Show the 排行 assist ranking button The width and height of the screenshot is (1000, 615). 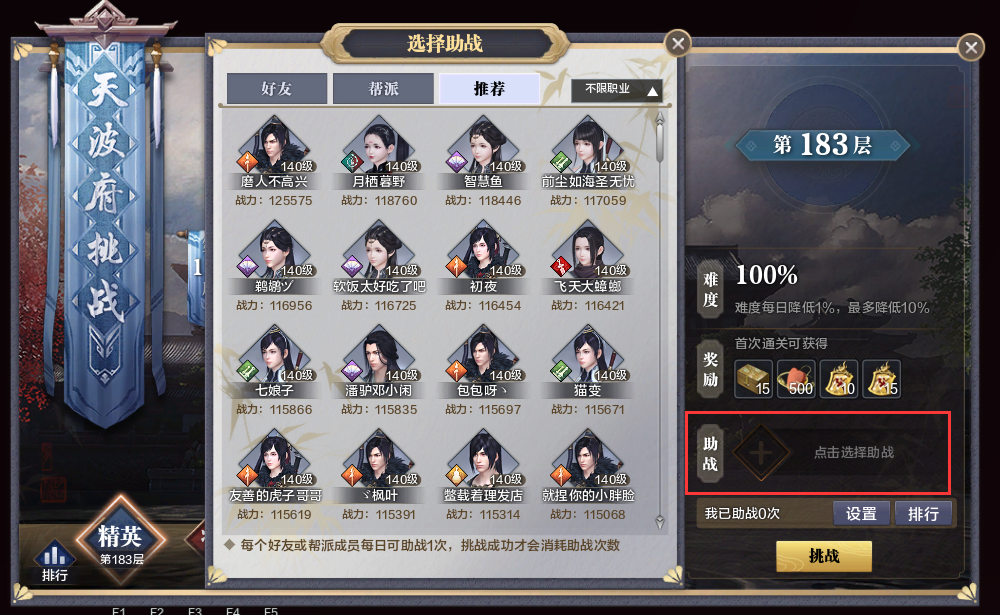pyautogui.click(x=923, y=514)
